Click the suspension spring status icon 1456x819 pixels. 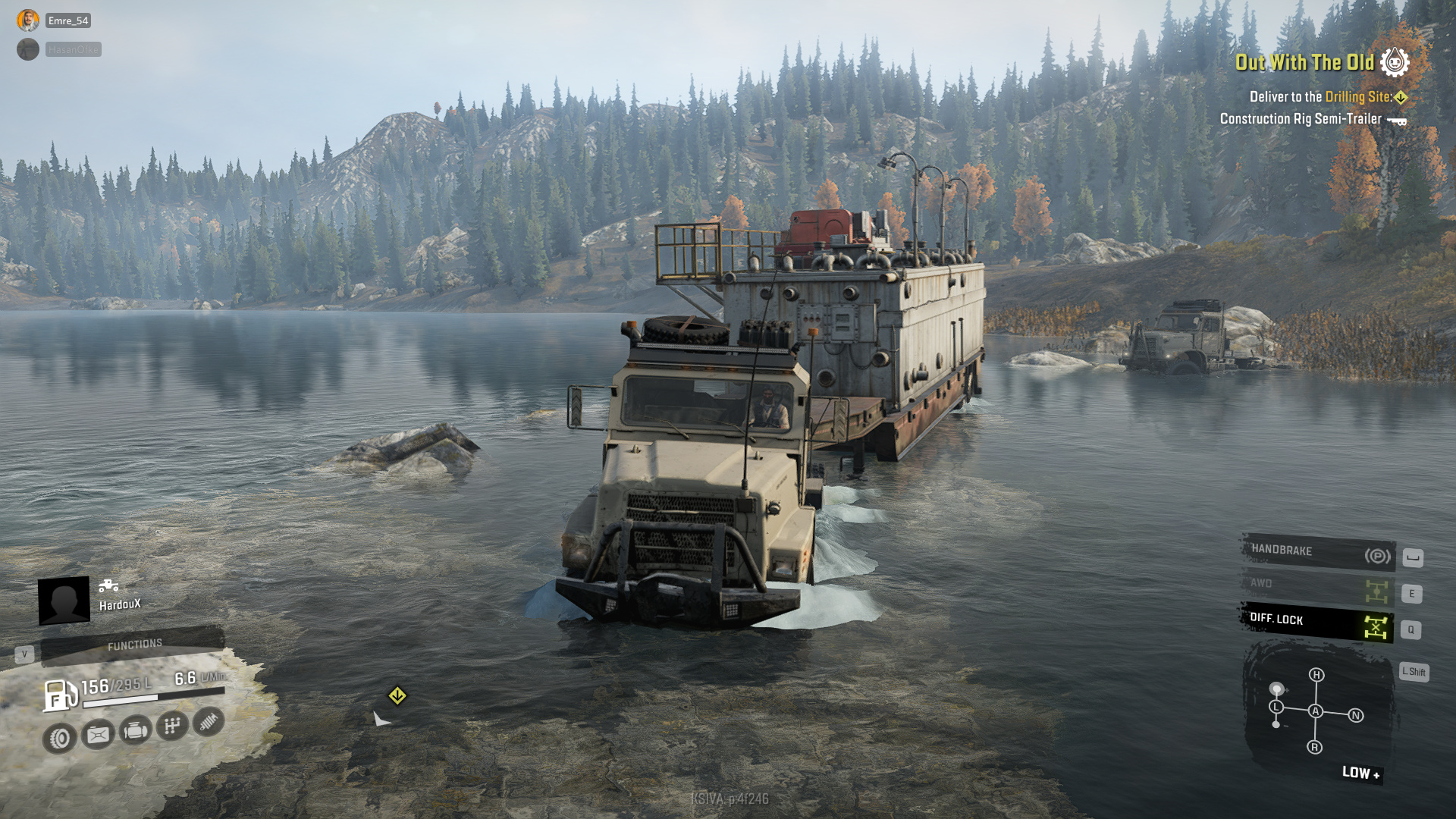pos(209,721)
